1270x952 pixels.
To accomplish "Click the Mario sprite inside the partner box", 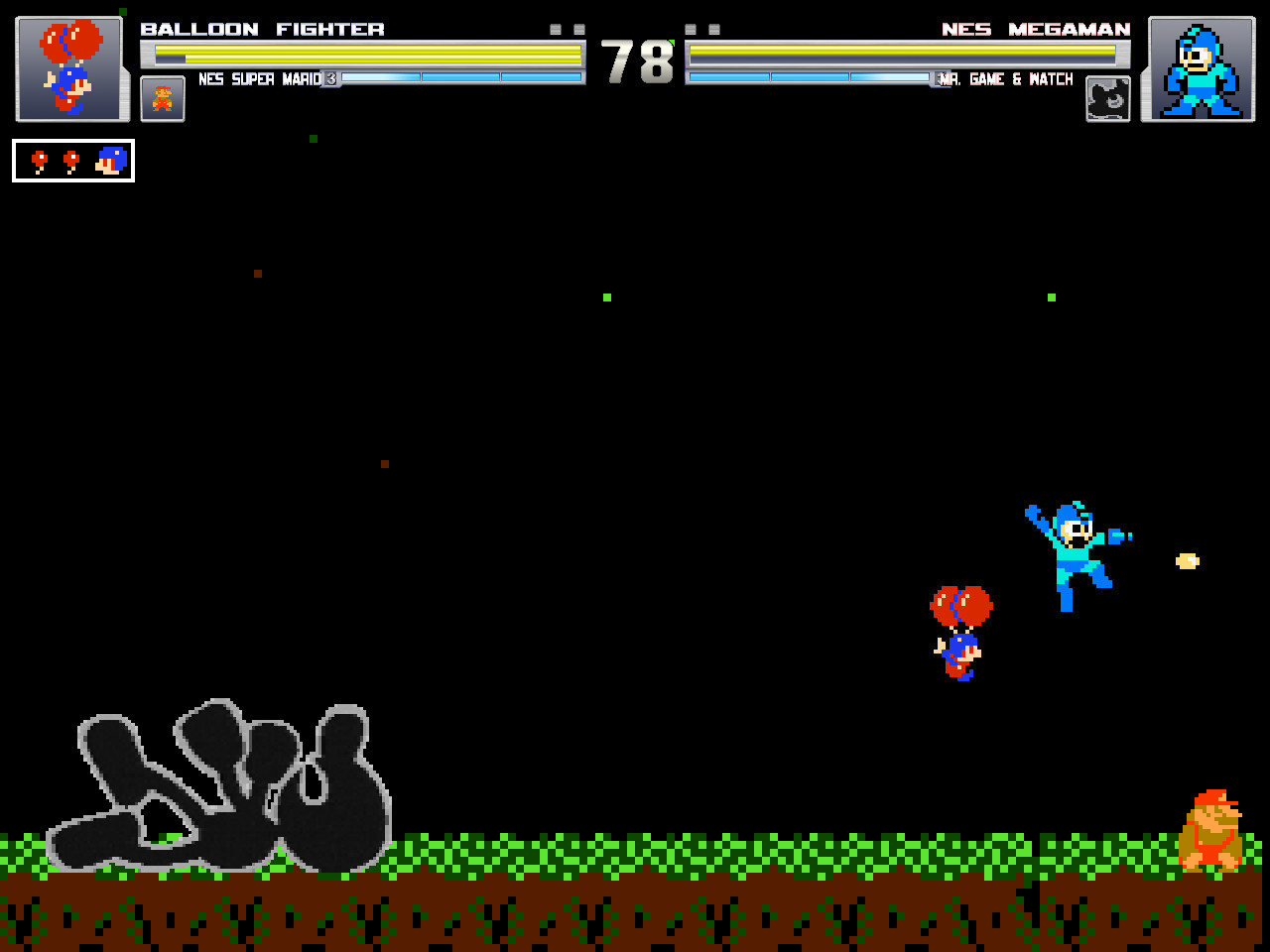I will 162,98.
